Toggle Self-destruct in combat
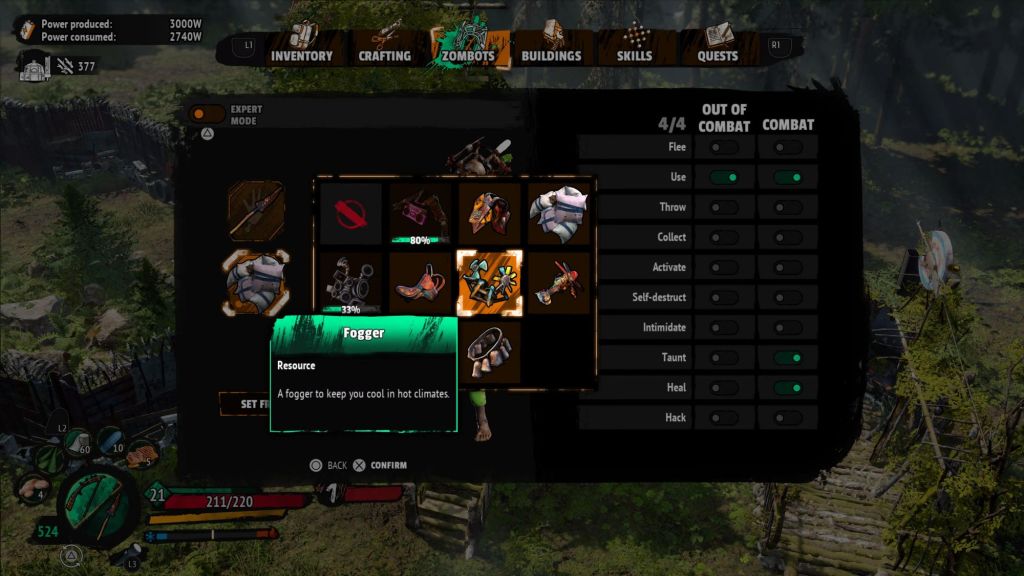This screenshot has height=576, width=1024. [x=788, y=297]
